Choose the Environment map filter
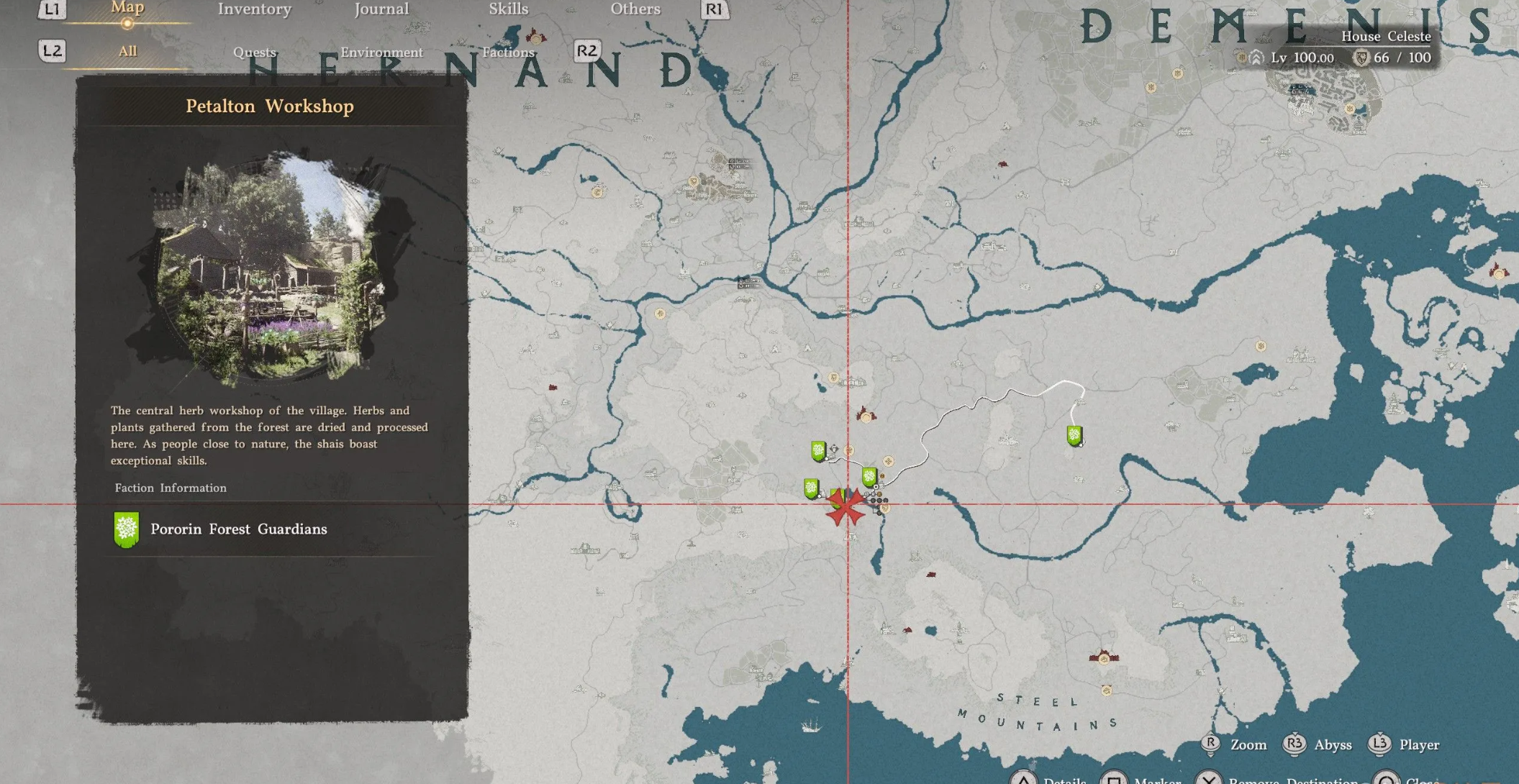 point(381,52)
